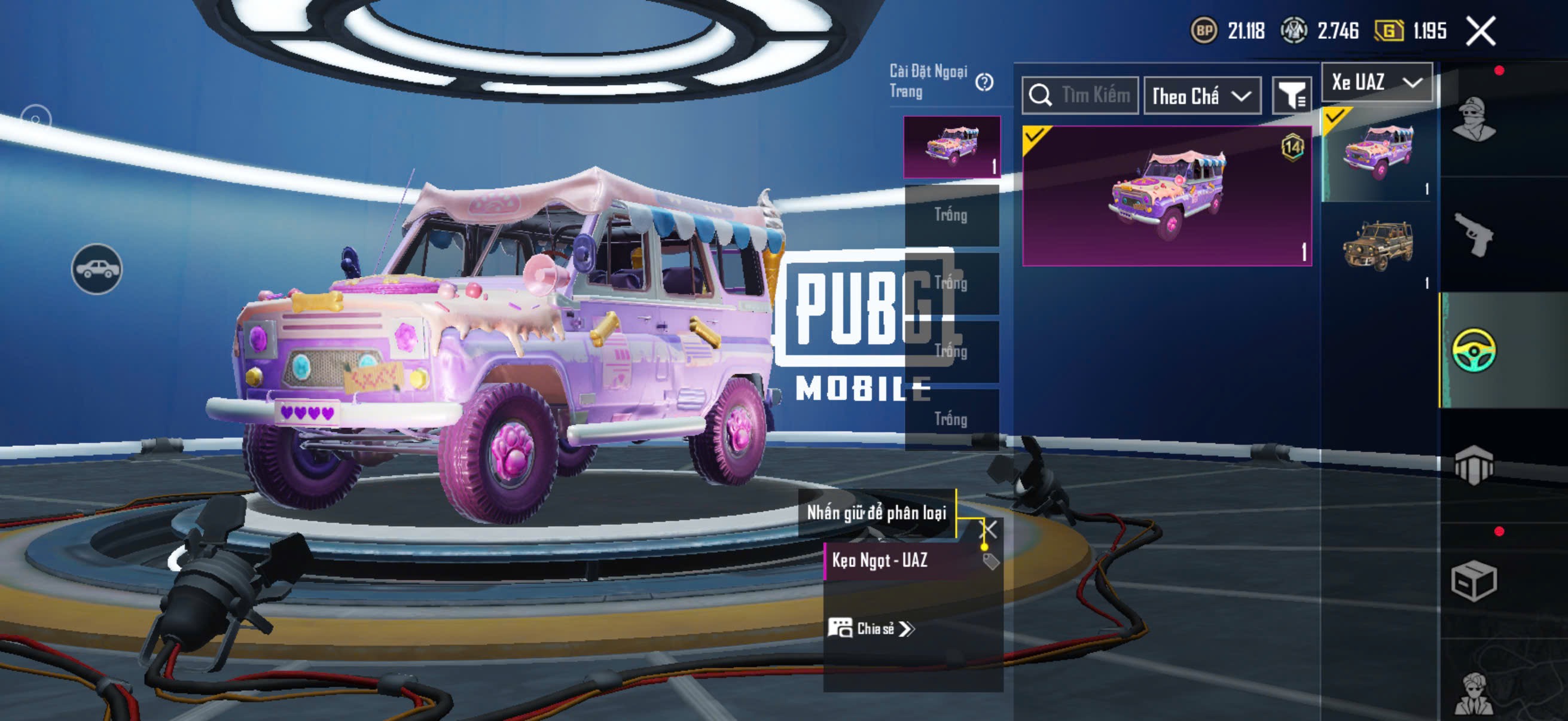Image resolution: width=1568 pixels, height=721 pixels.
Task: Open the crate box tab
Action: (1474, 581)
